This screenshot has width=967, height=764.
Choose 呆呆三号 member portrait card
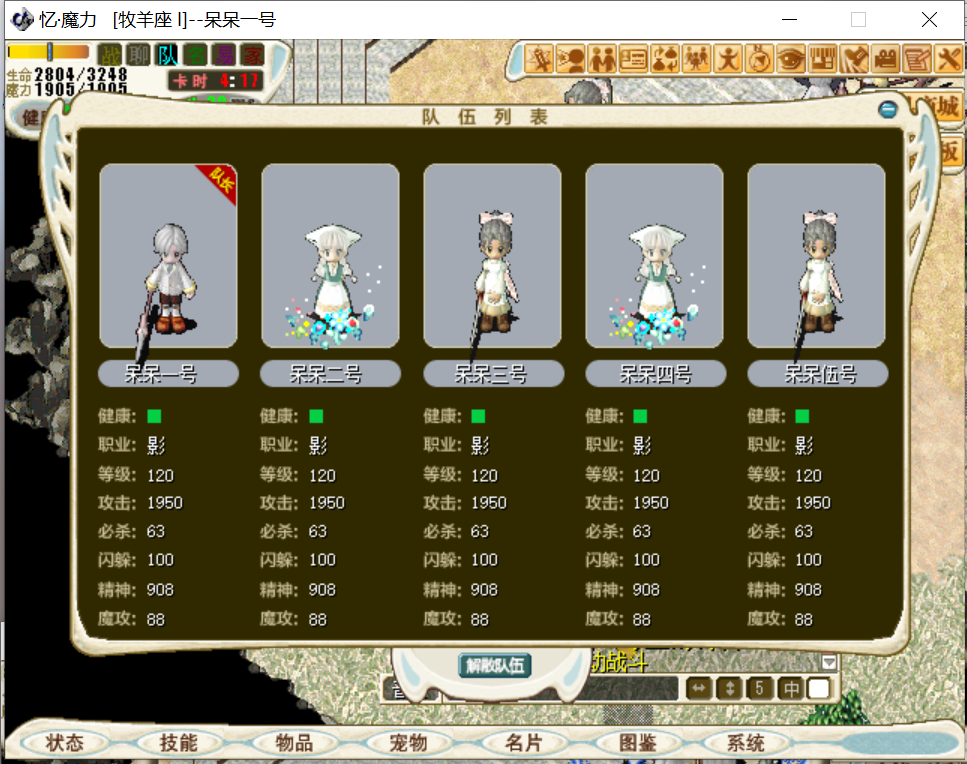[492, 256]
